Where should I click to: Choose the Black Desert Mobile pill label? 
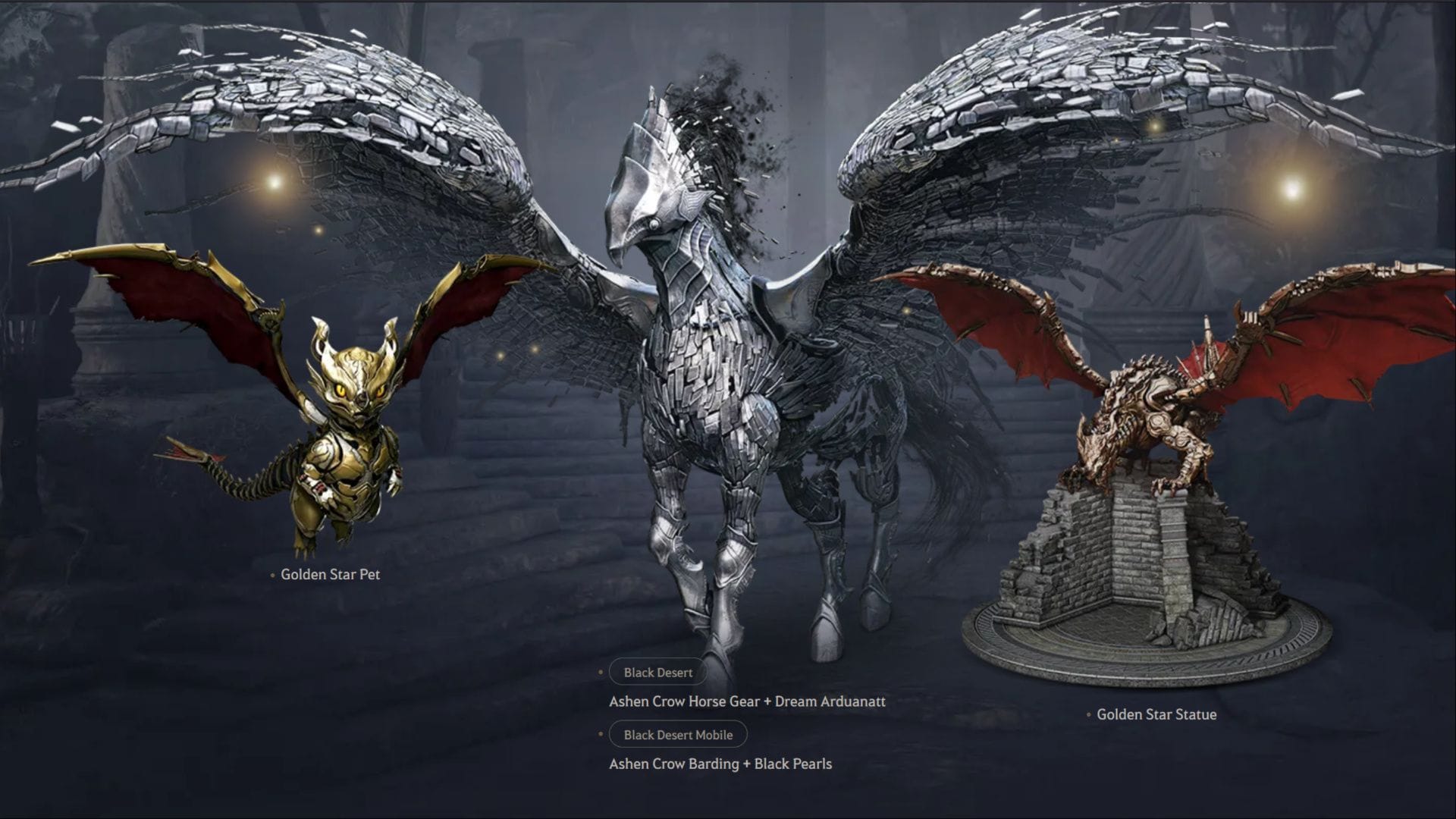click(678, 735)
